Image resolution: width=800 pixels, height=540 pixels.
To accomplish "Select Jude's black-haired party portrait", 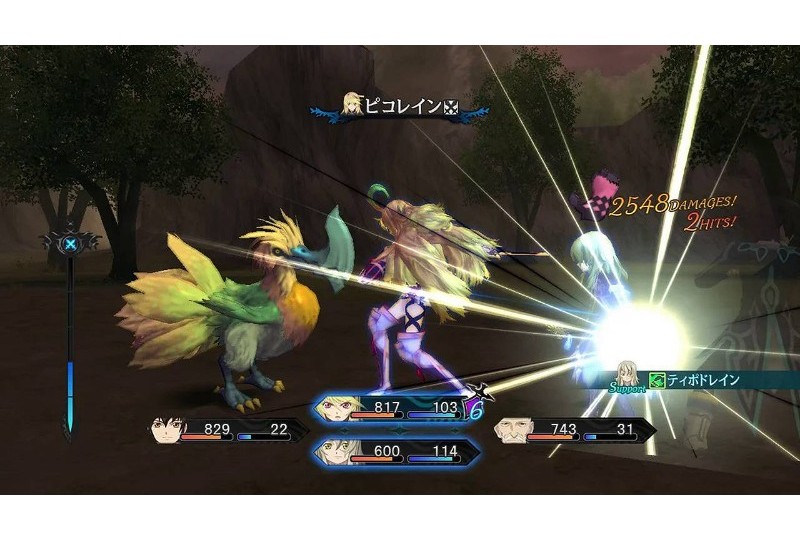I will tap(168, 431).
